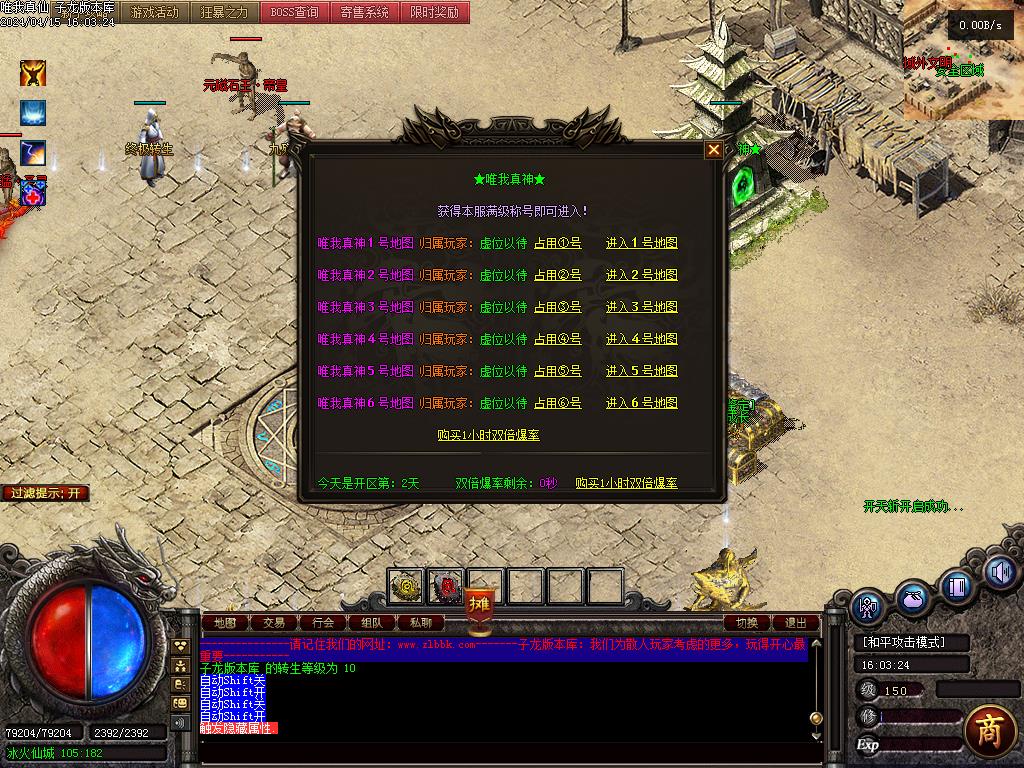Viewport: 1024px width, 768px height.
Task: Click the 占用①号 link
Action: click(557, 243)
